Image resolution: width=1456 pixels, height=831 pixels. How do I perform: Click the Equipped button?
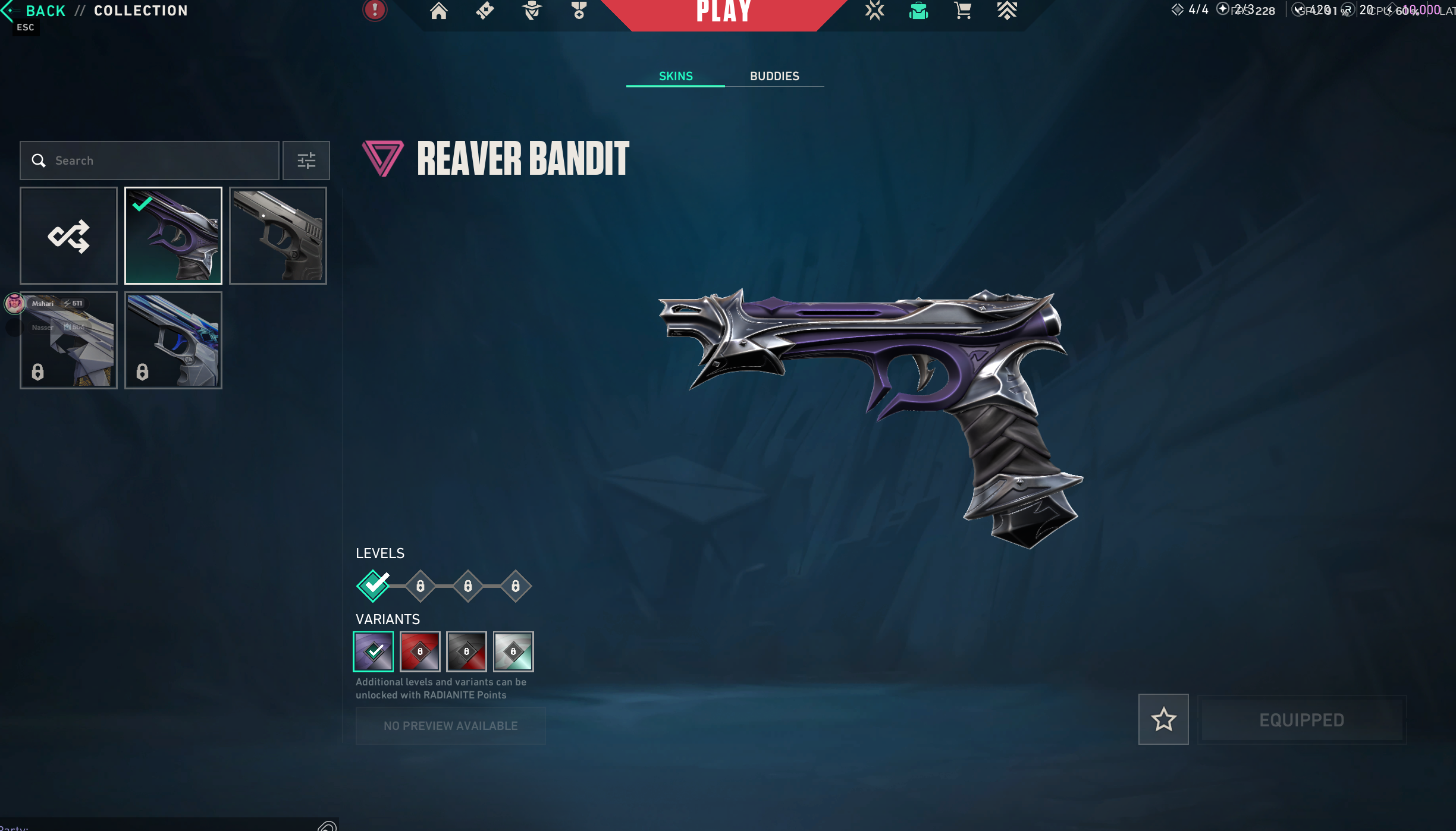click(1301, 720)
